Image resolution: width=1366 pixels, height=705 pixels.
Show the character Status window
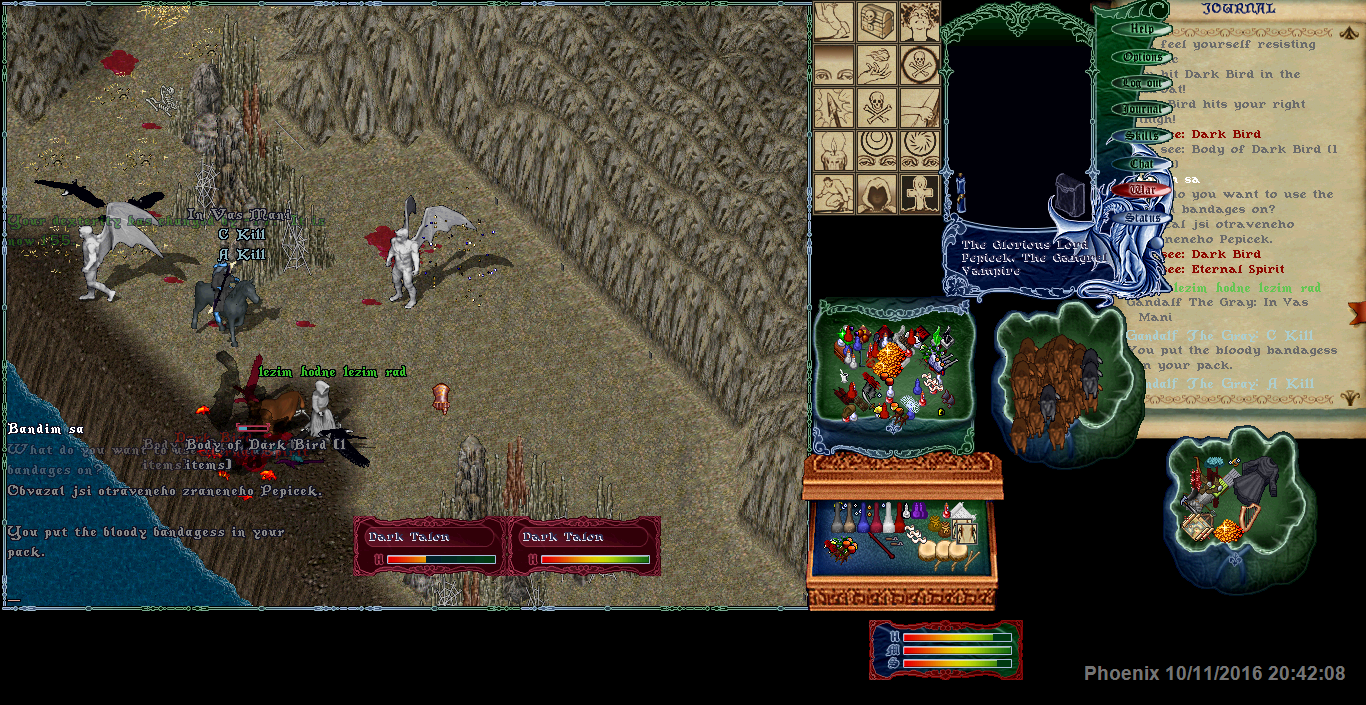pyautogui.click(x=1141, y=217)
